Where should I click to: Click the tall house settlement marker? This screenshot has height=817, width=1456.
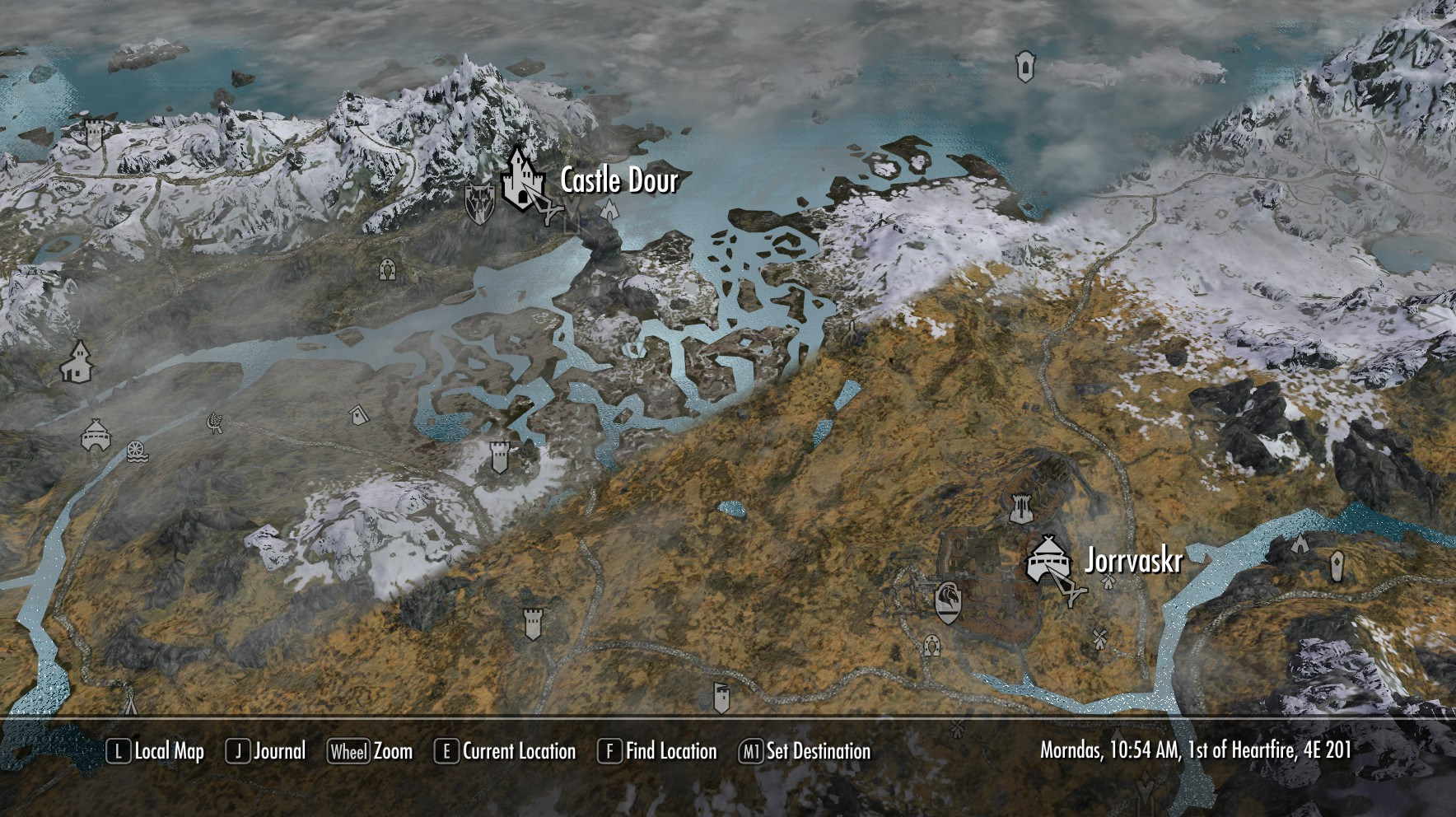tap(77, 362)
